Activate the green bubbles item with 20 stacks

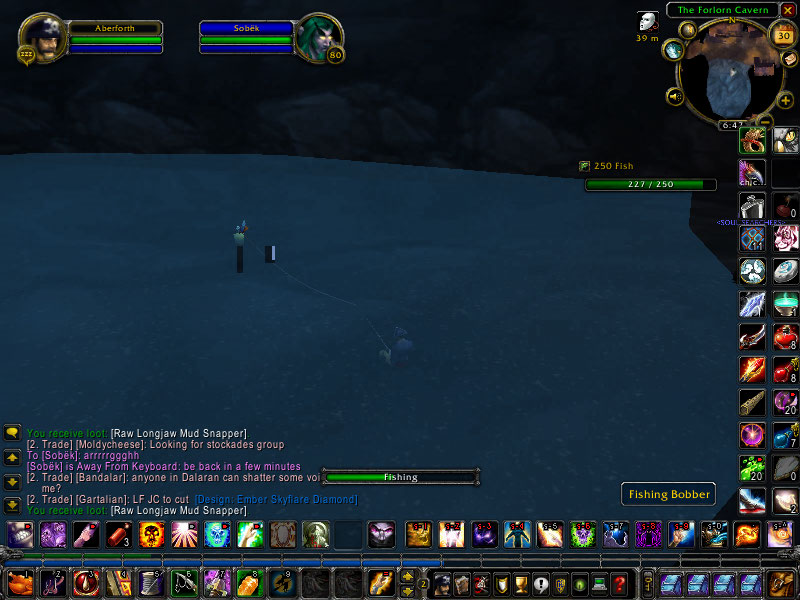752,468
